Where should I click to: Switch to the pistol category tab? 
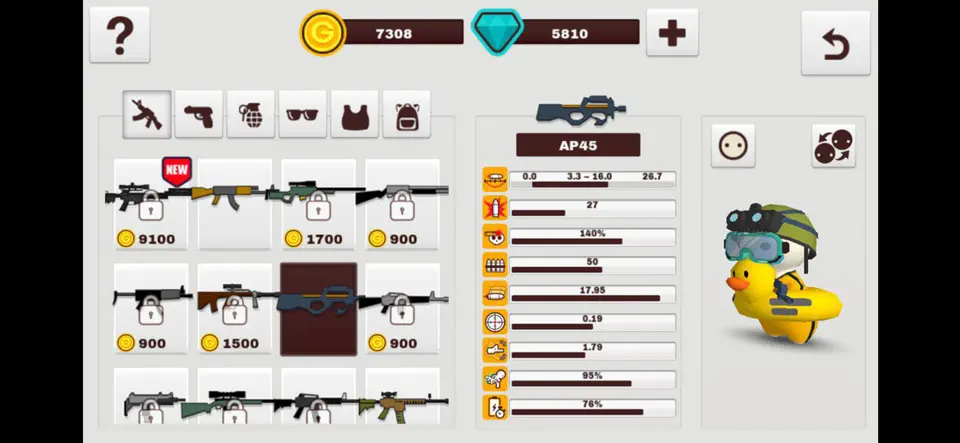[x=199, y=114]
